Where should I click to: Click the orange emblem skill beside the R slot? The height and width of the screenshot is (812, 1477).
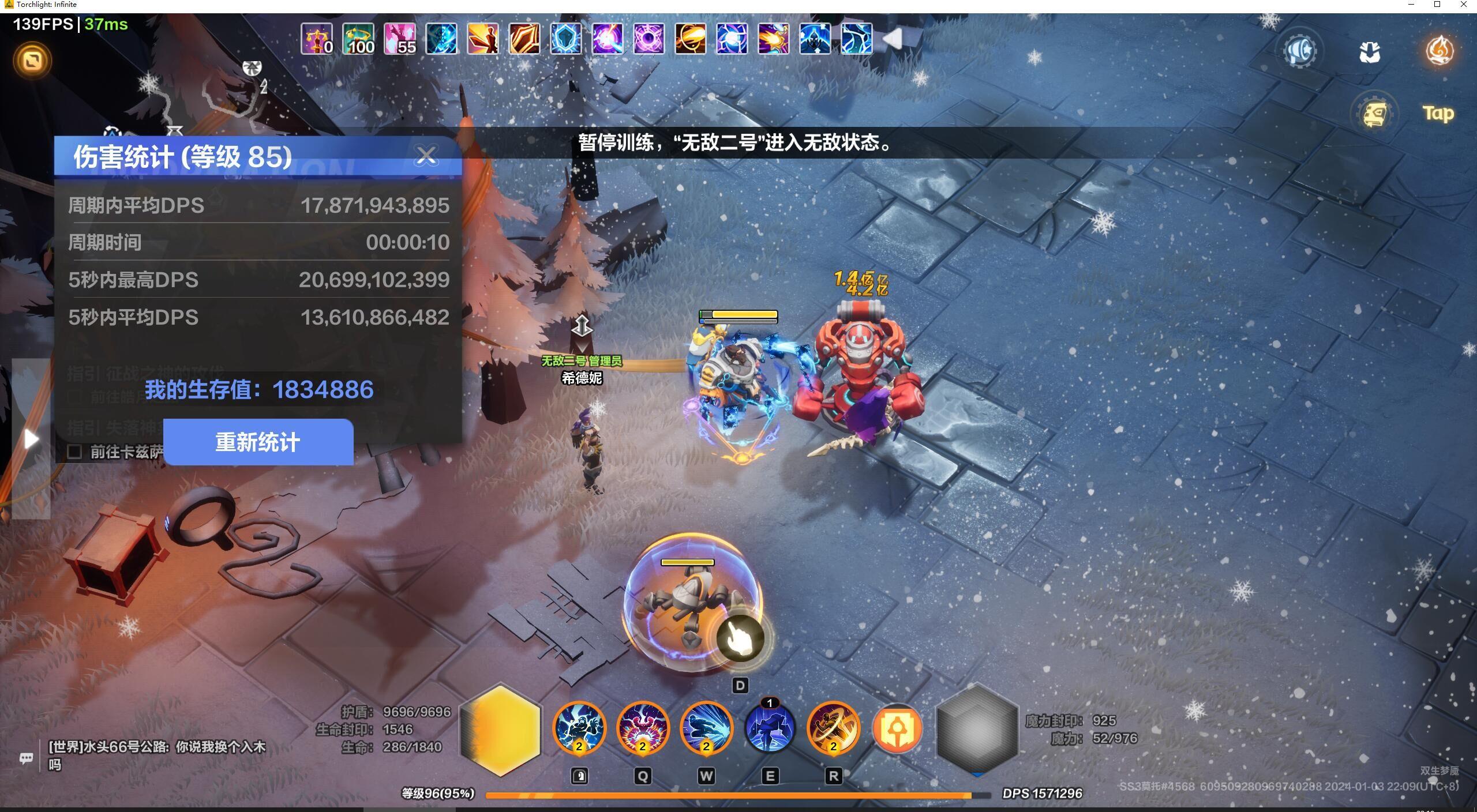pos(898,729)
